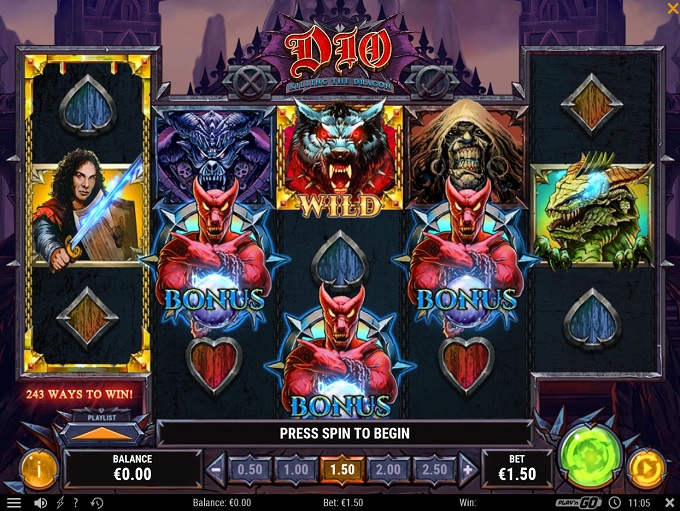Open the paytable info button
This screenshot has height=511, width=680.
pos(38,467)
